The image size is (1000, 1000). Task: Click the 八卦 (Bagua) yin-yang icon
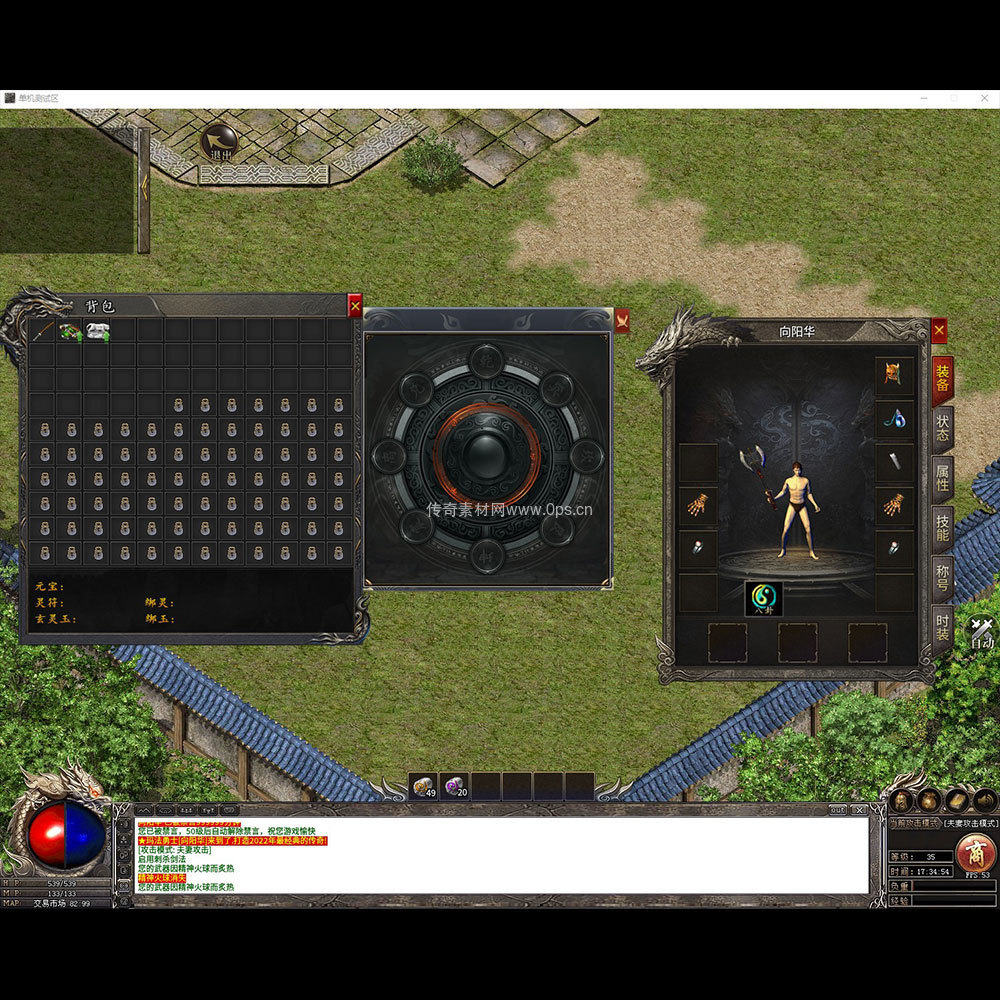click(x=763, y=598)
